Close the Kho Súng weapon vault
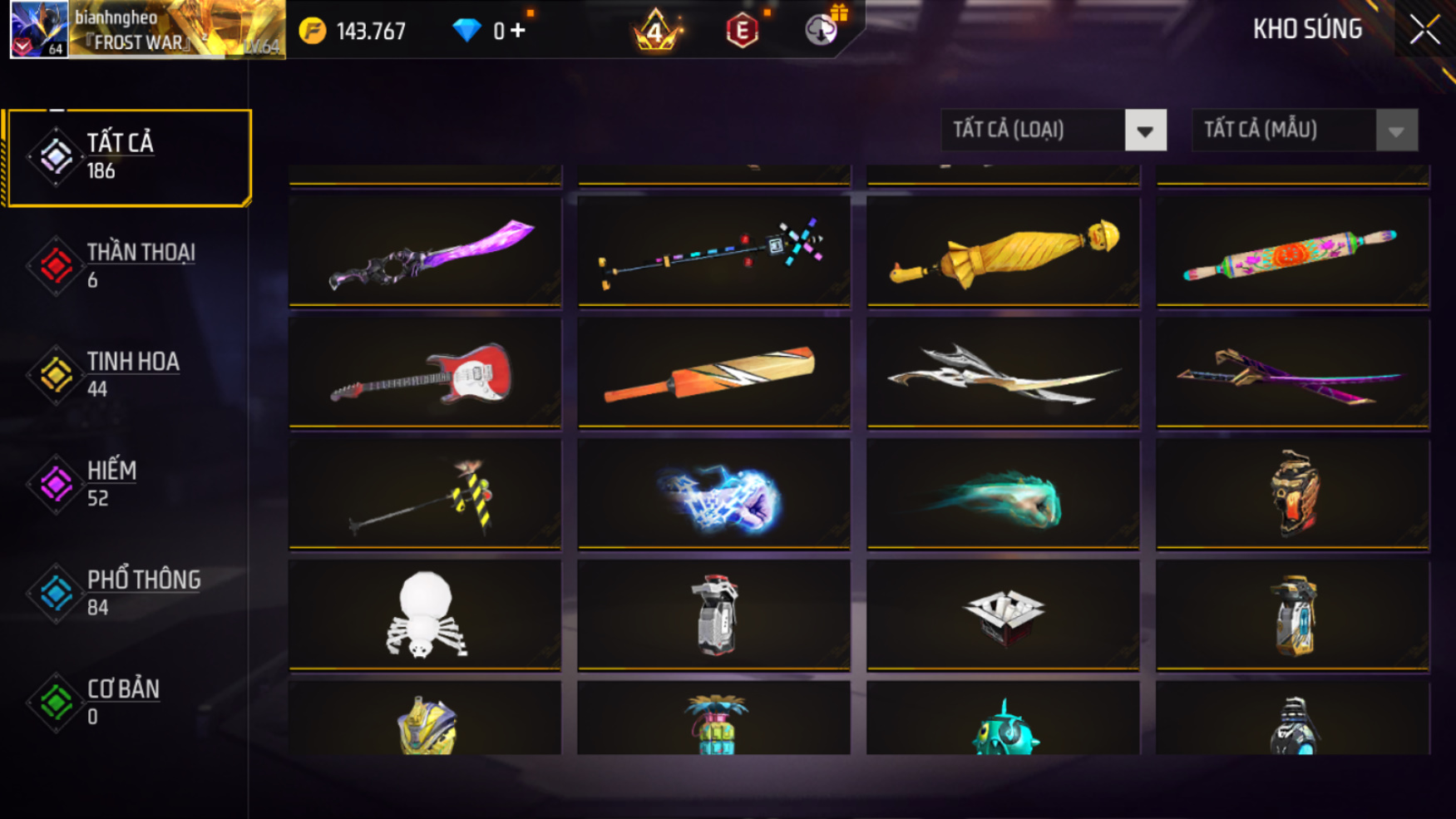This screenshot has width=1456, height=819. click(1424, 31)
